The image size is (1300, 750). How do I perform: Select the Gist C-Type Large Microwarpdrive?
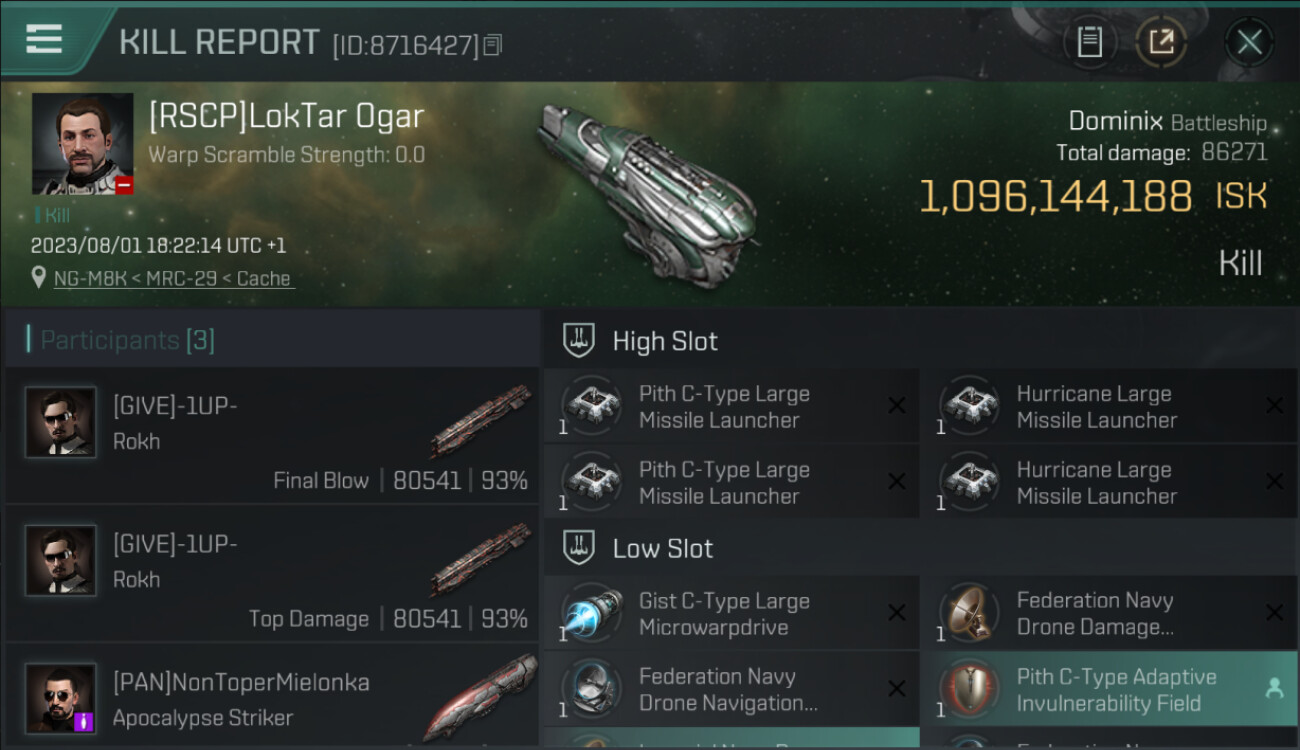coord(730,614)
